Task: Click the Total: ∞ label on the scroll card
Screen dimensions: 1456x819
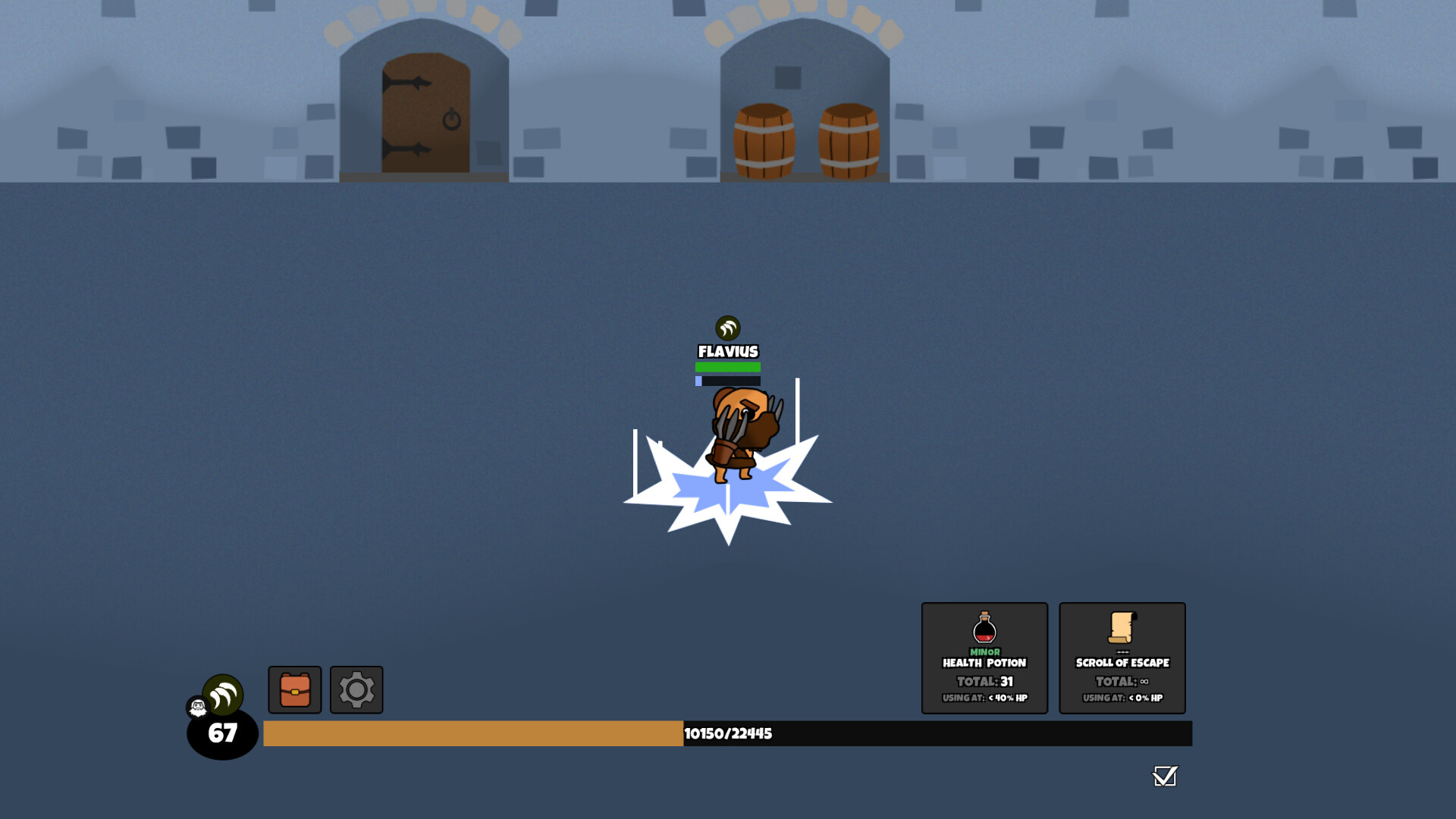Action: (x=1122, y=681)
